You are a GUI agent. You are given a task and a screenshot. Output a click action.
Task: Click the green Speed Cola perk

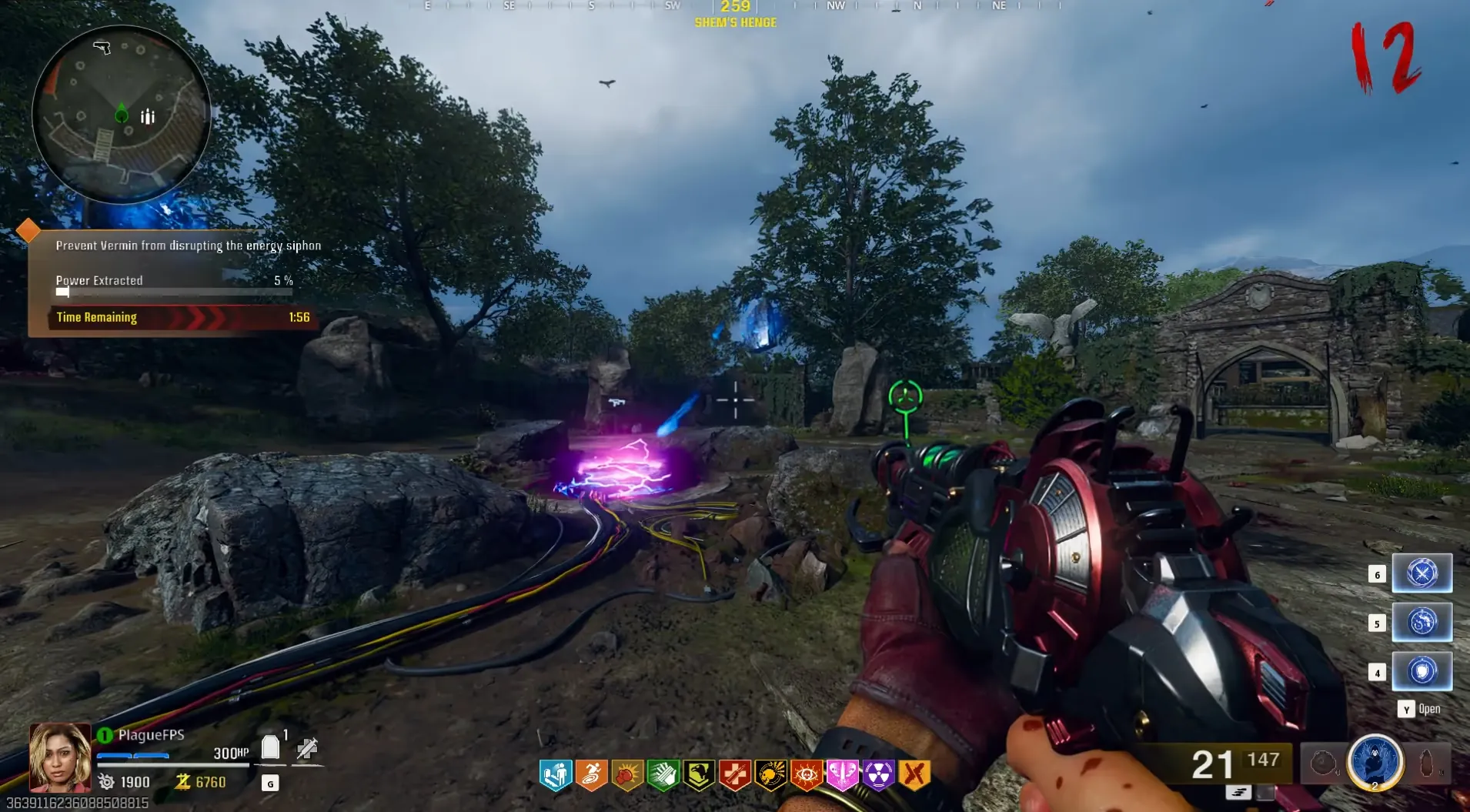point(663,775)
